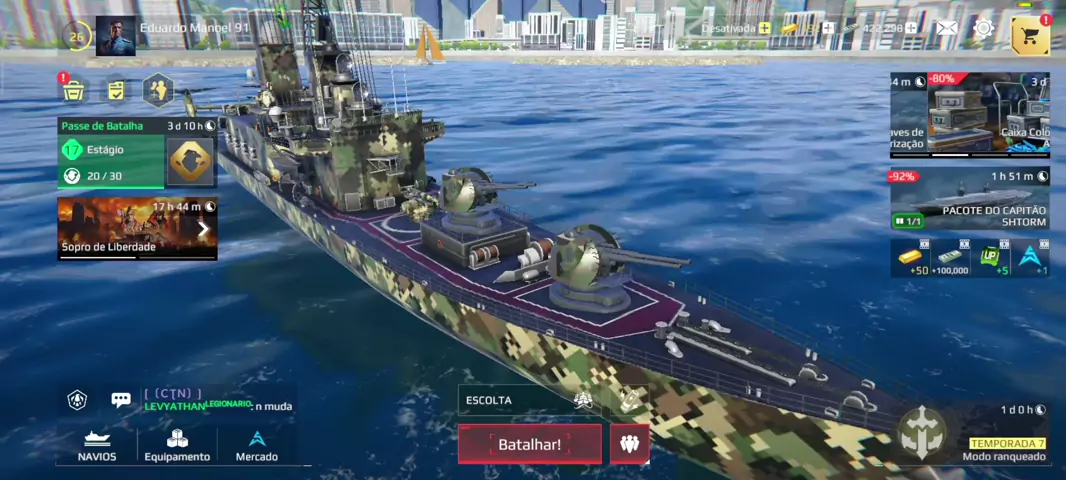The width and height of the screenshot is (1066, 480).
Task: Add premium via Desativada plus button
Action: [765, 29]
